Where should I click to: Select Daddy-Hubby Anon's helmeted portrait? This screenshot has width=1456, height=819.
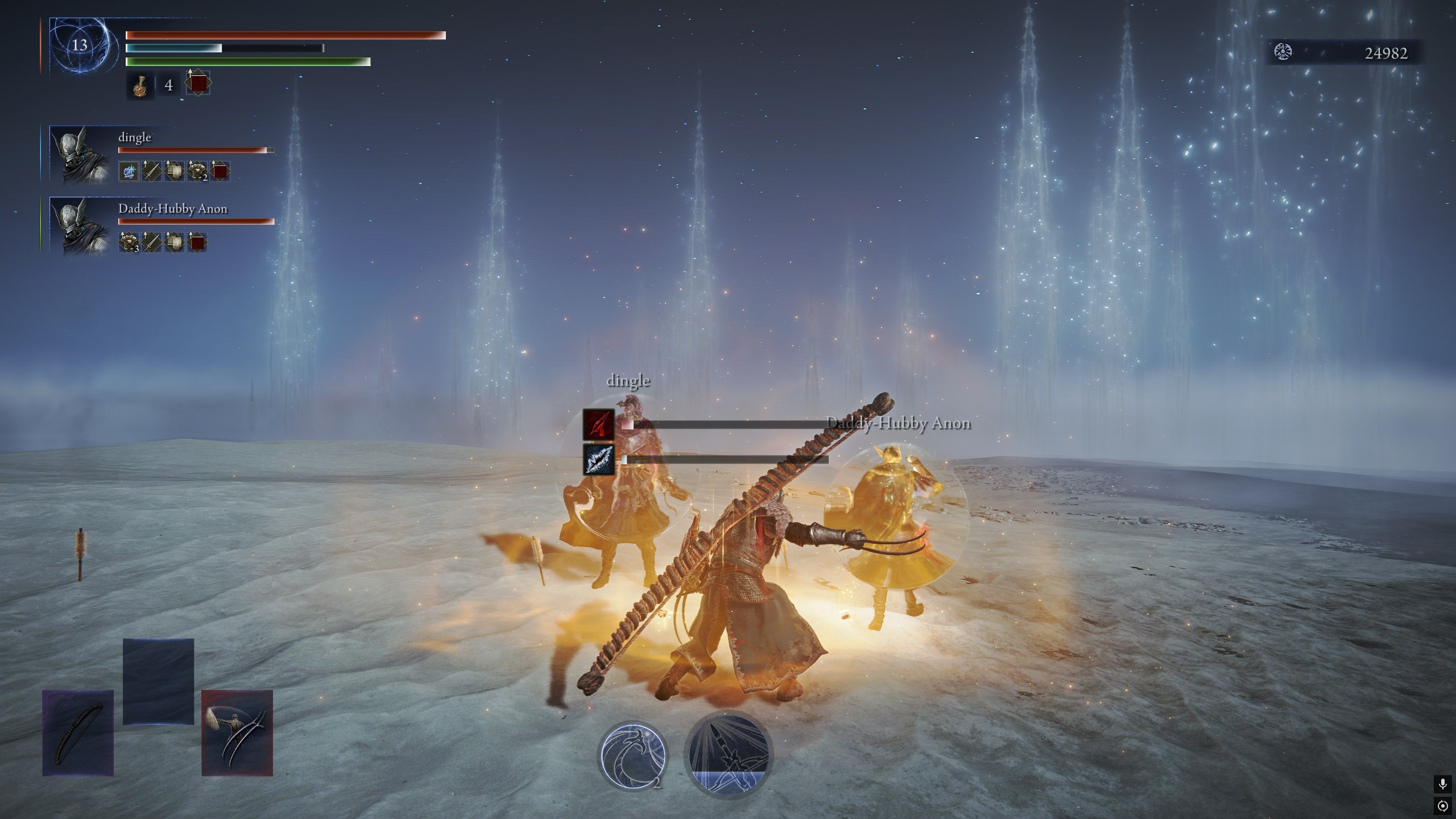(x=80, y=225)
